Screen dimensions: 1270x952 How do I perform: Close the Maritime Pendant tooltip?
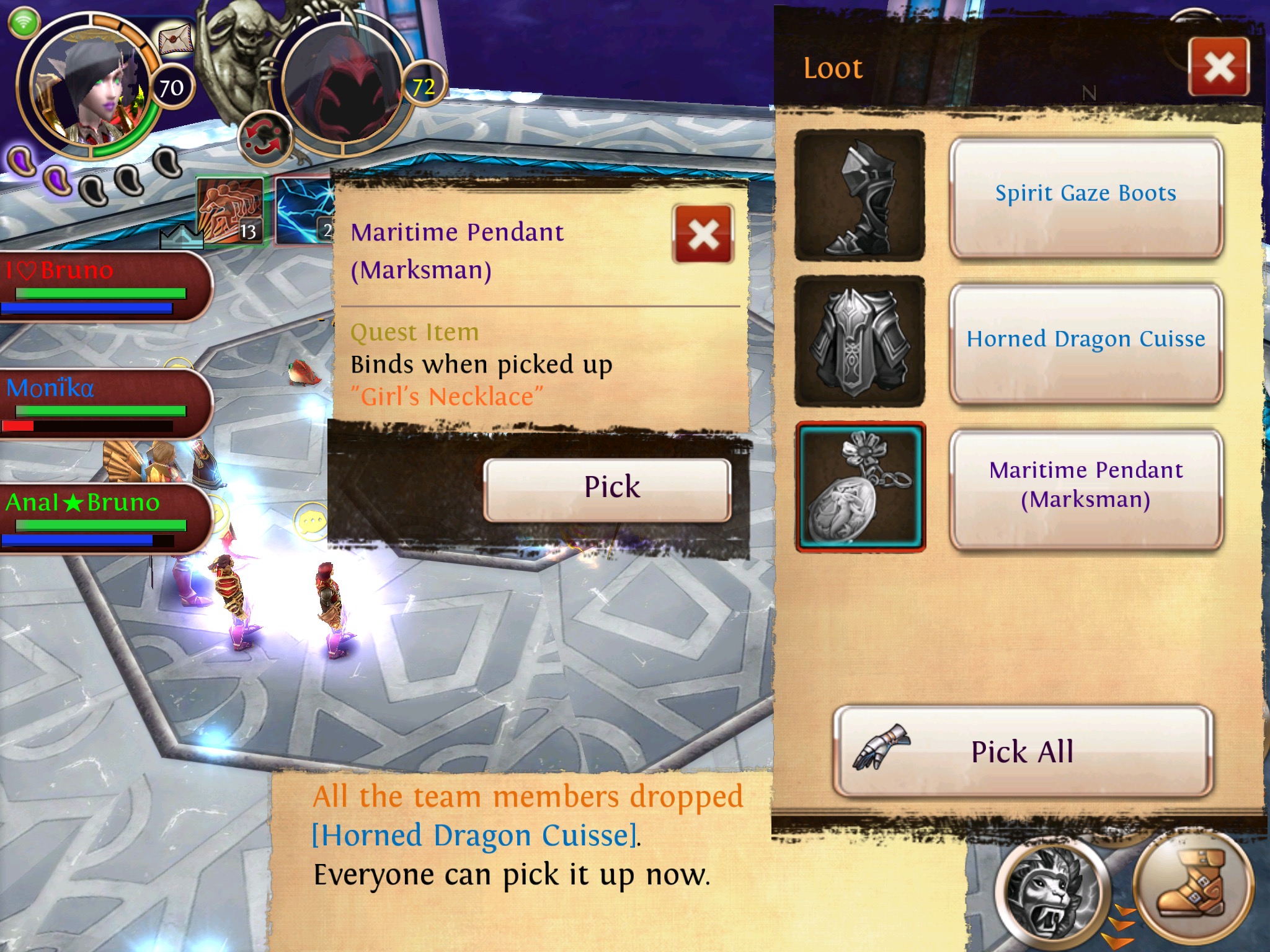coord(703,235)
